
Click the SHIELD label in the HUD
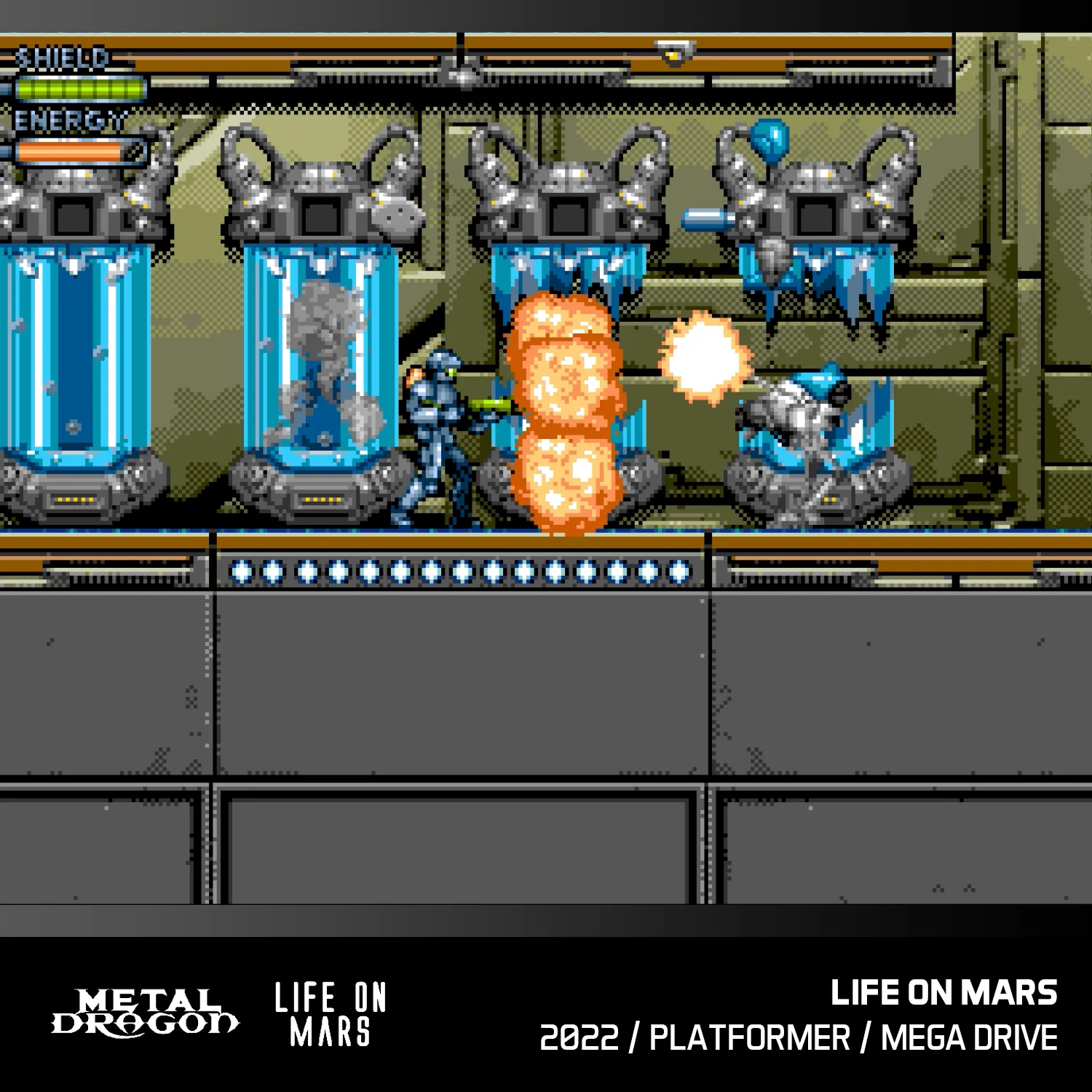[62, 56]
